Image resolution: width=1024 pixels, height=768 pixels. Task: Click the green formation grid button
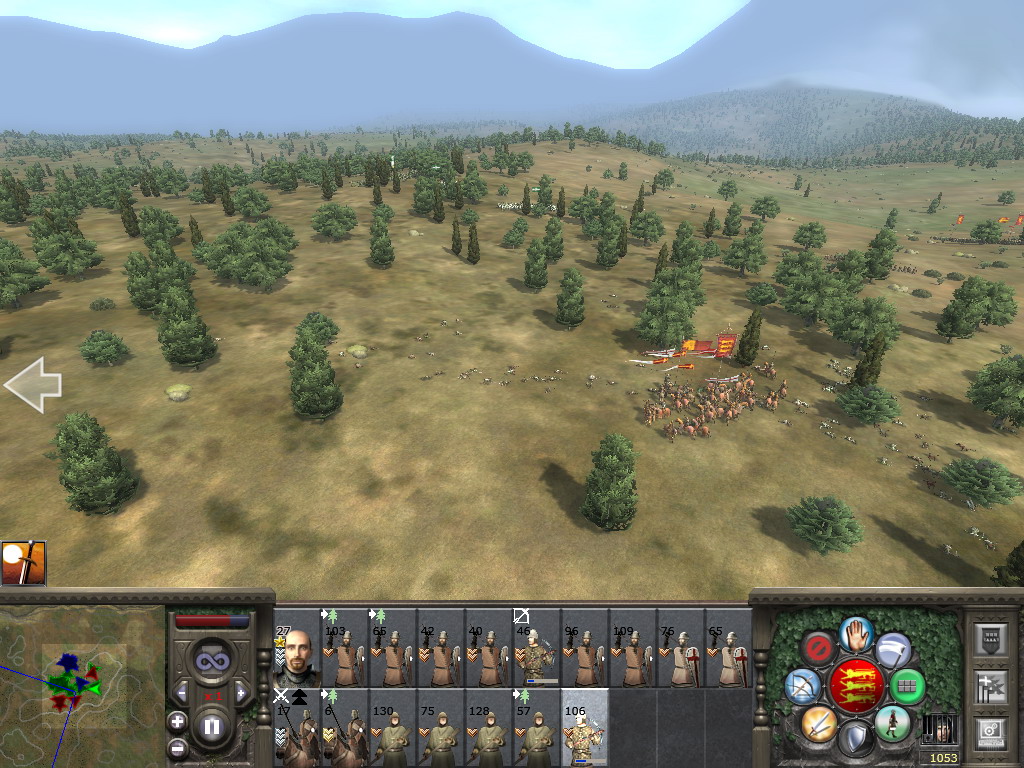(x=908, y=687)
